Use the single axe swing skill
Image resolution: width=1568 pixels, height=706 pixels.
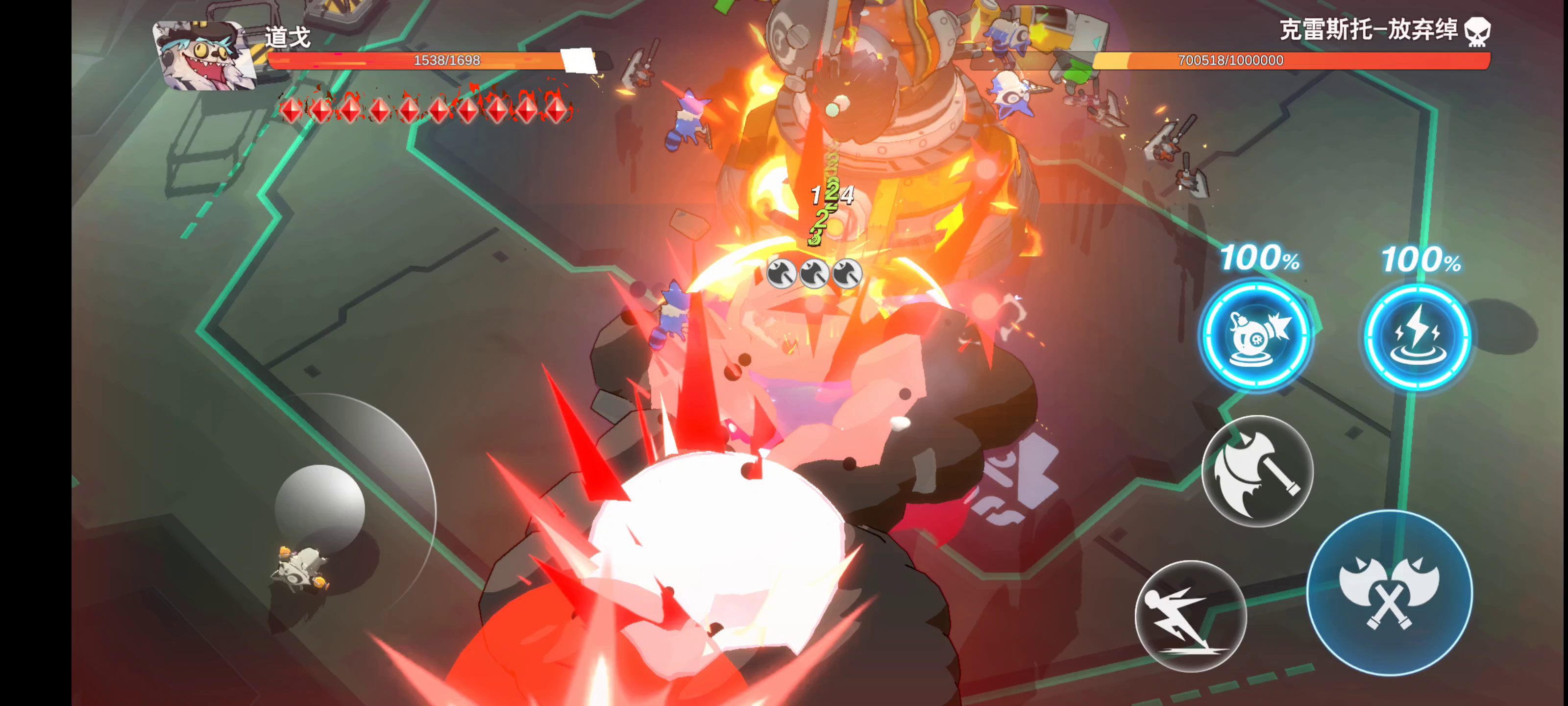[1257, 471]
